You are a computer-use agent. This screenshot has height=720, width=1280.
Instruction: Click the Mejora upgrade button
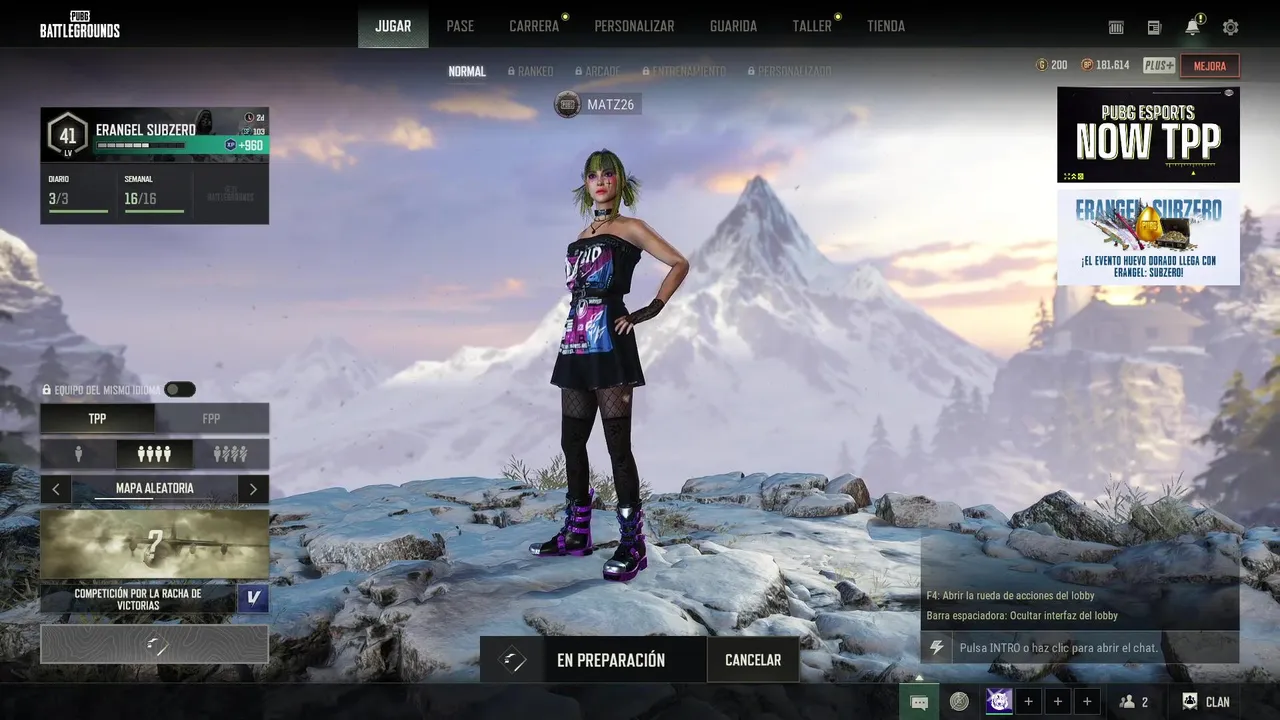point(1210,66)
